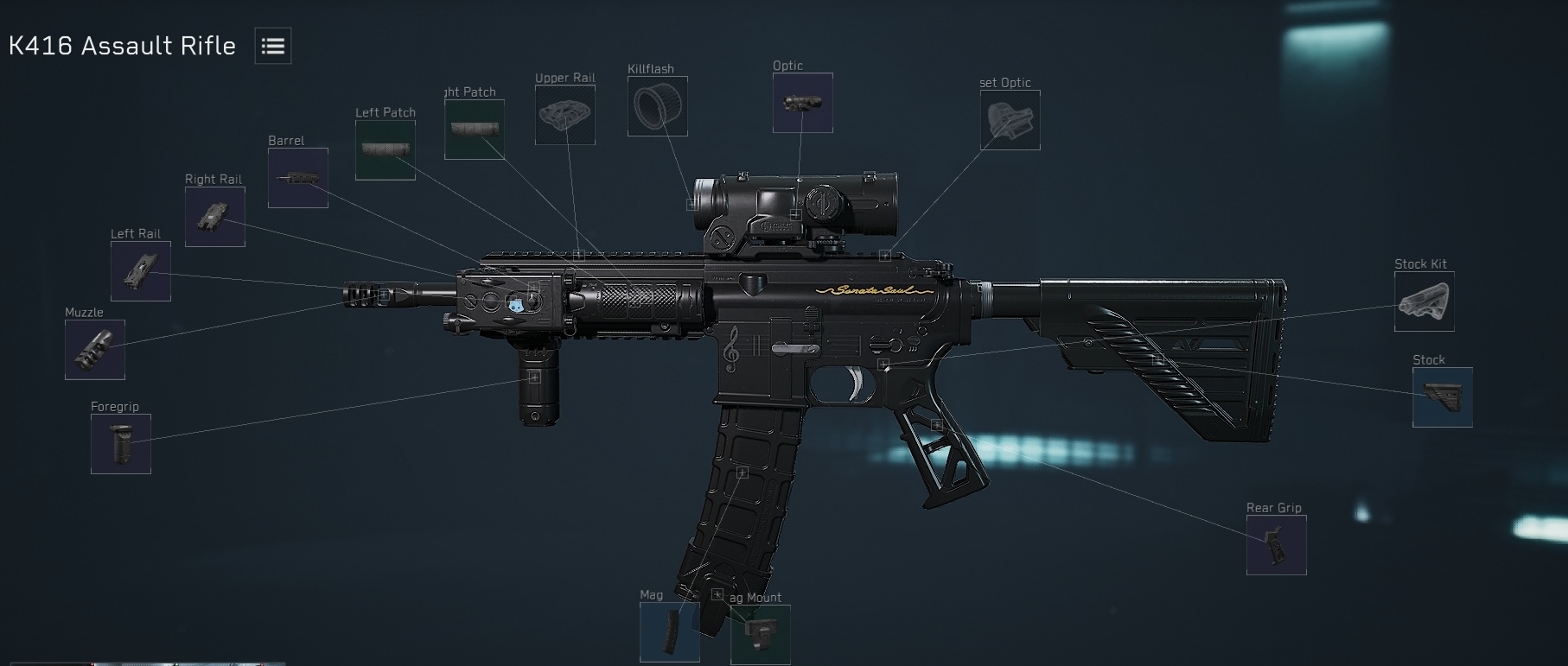
Task: Choose the Right Patch slot icon
Action: (x=474, y=129)
